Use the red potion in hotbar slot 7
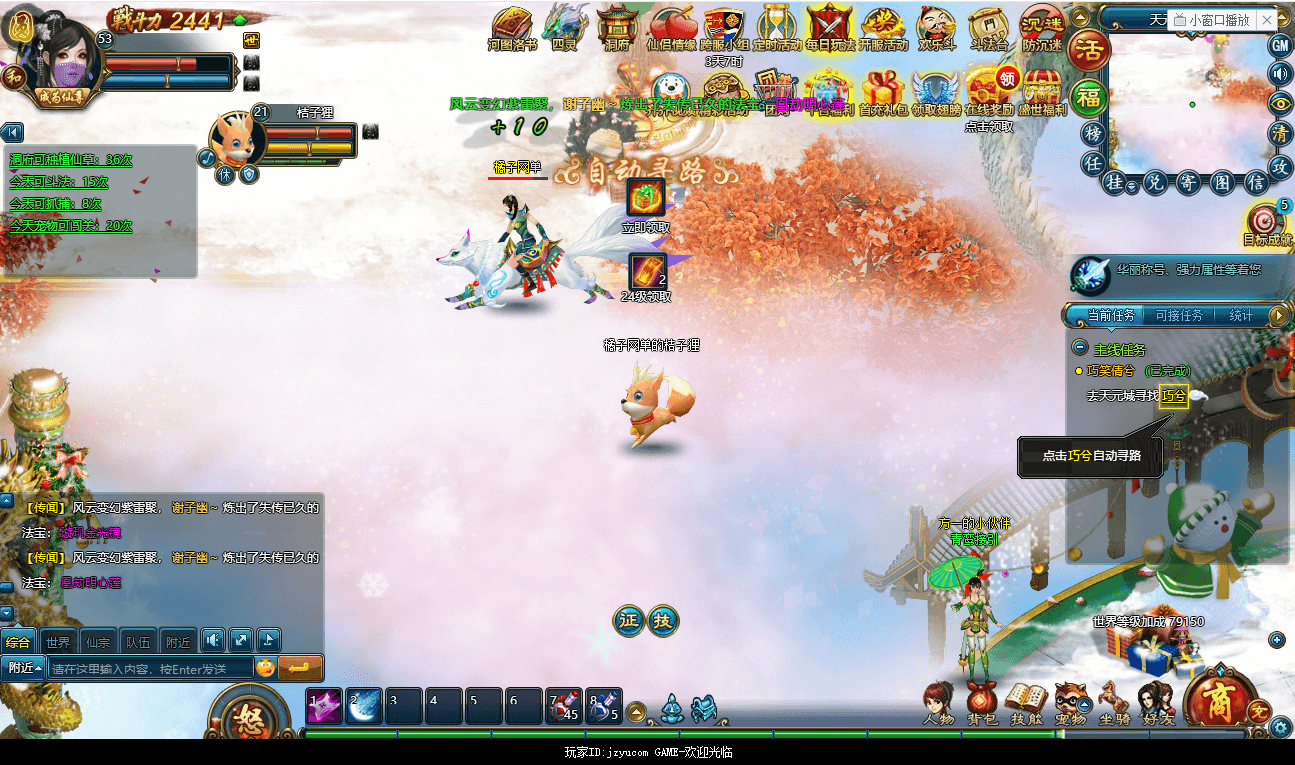Image resolution: width=1295 pixels, height=765 pixels. pos(563,706)
